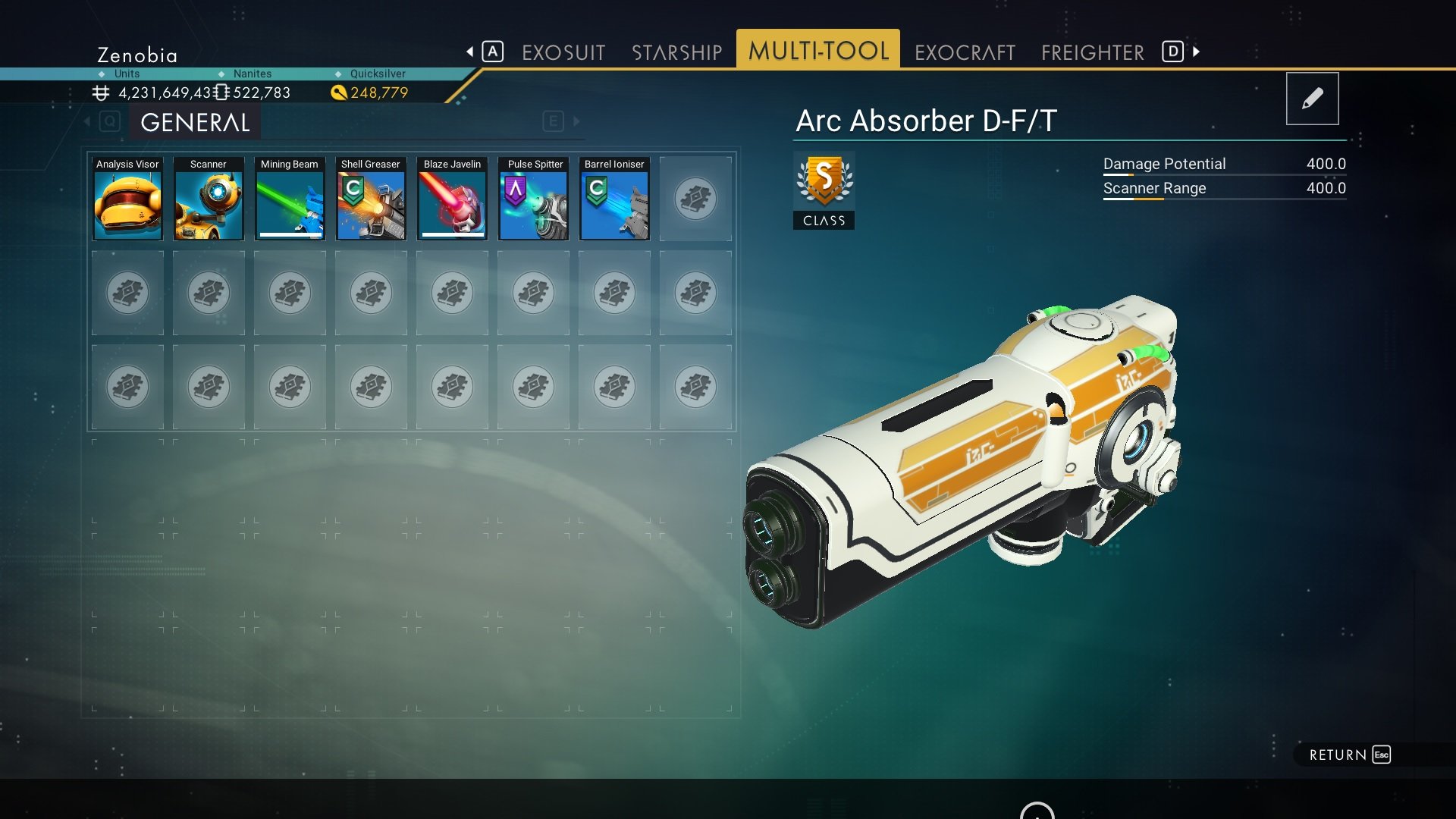The height and width of the screenshot is (819, 1456).
Task: Choose the Pulse Spitter slot
Action: pyautogui.click(x=533, y=199)
